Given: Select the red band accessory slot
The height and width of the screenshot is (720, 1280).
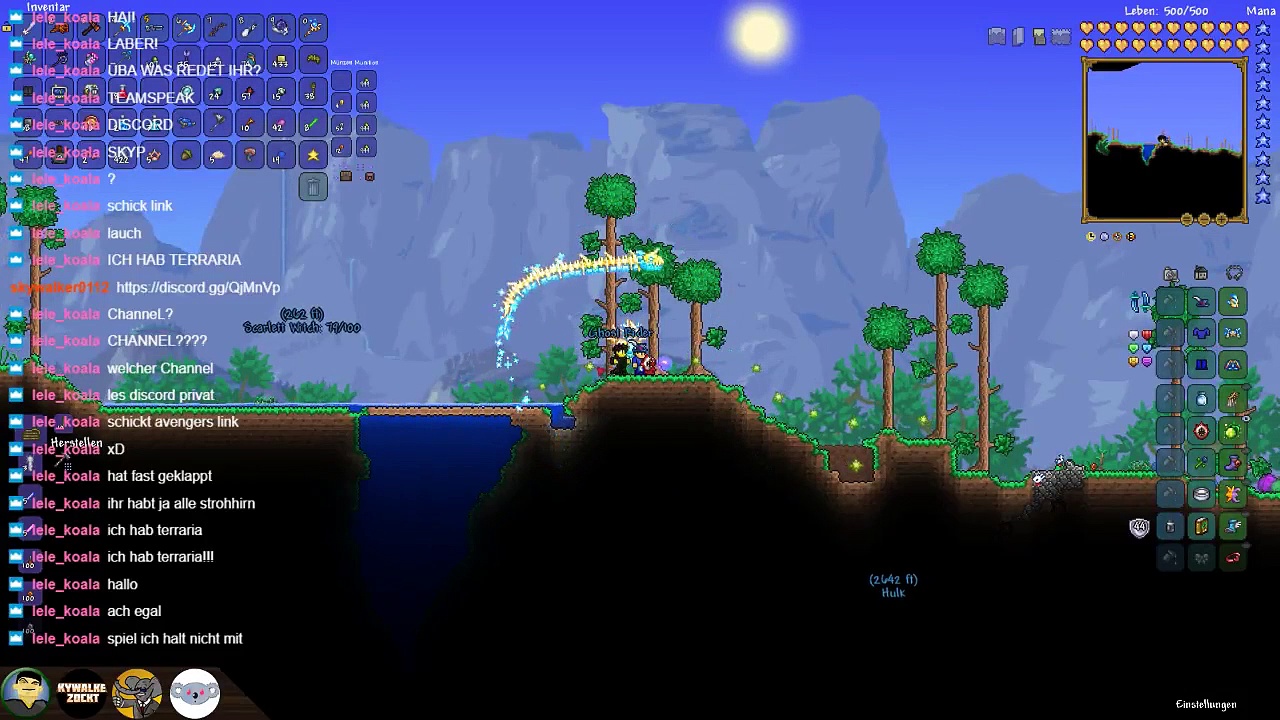Looking at the screenshot, I should tap(1232, 558).
